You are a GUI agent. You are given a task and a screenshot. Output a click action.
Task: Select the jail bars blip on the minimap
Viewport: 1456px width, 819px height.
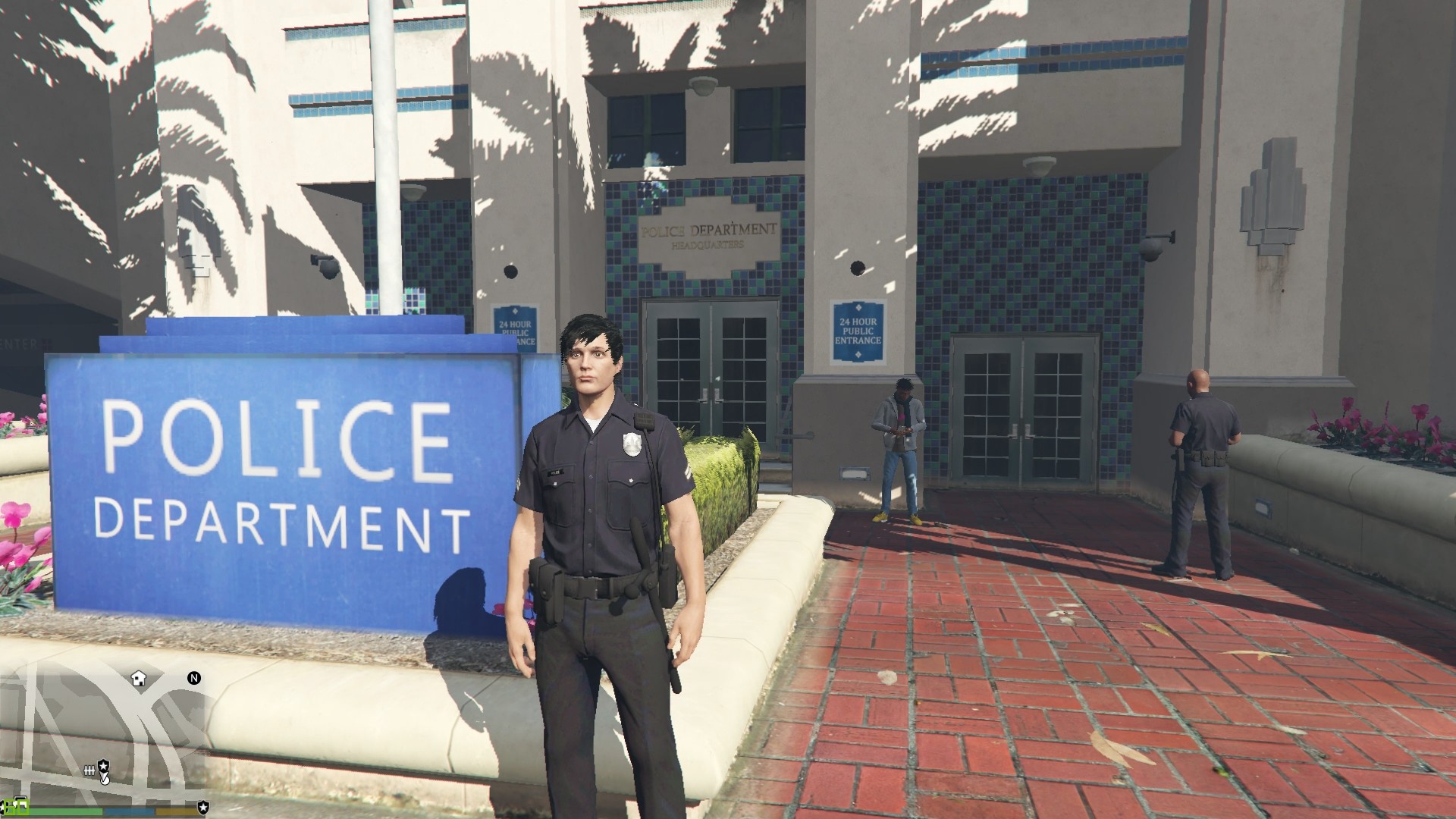89,770
